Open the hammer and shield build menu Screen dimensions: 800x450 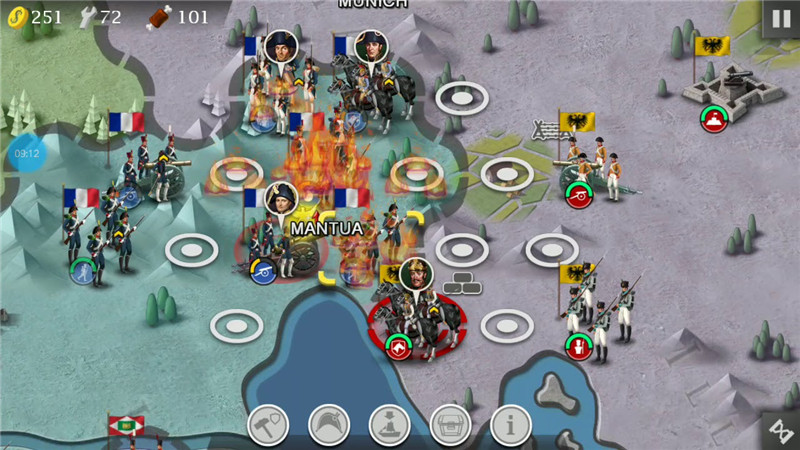[268, 425]
